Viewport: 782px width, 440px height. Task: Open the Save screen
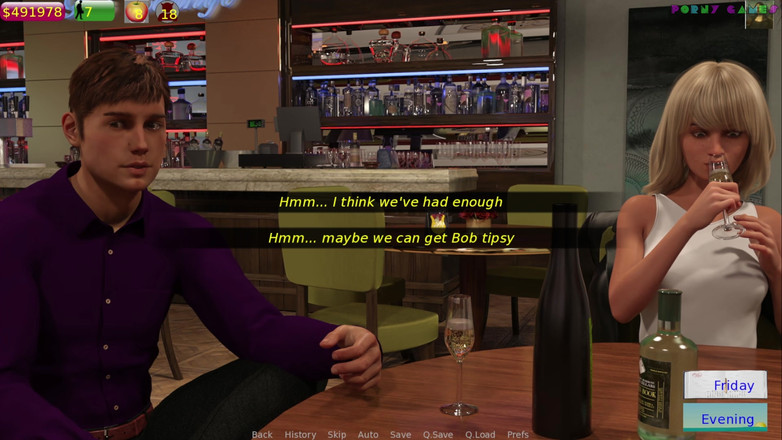click(400, 434)
